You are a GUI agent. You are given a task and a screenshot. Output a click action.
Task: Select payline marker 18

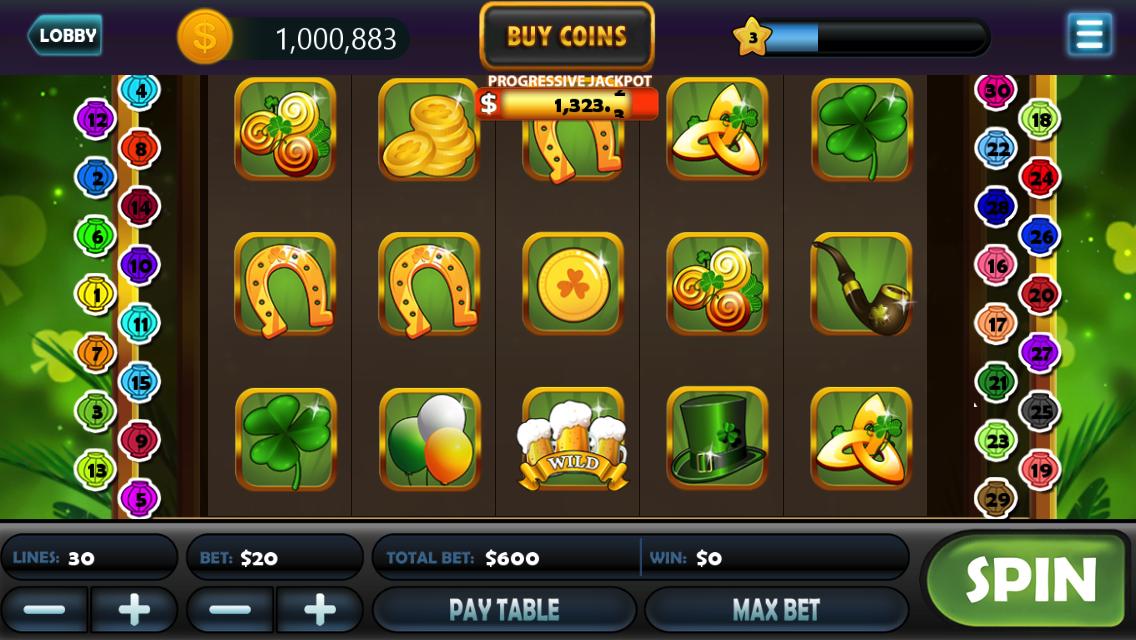[1040, 120]
